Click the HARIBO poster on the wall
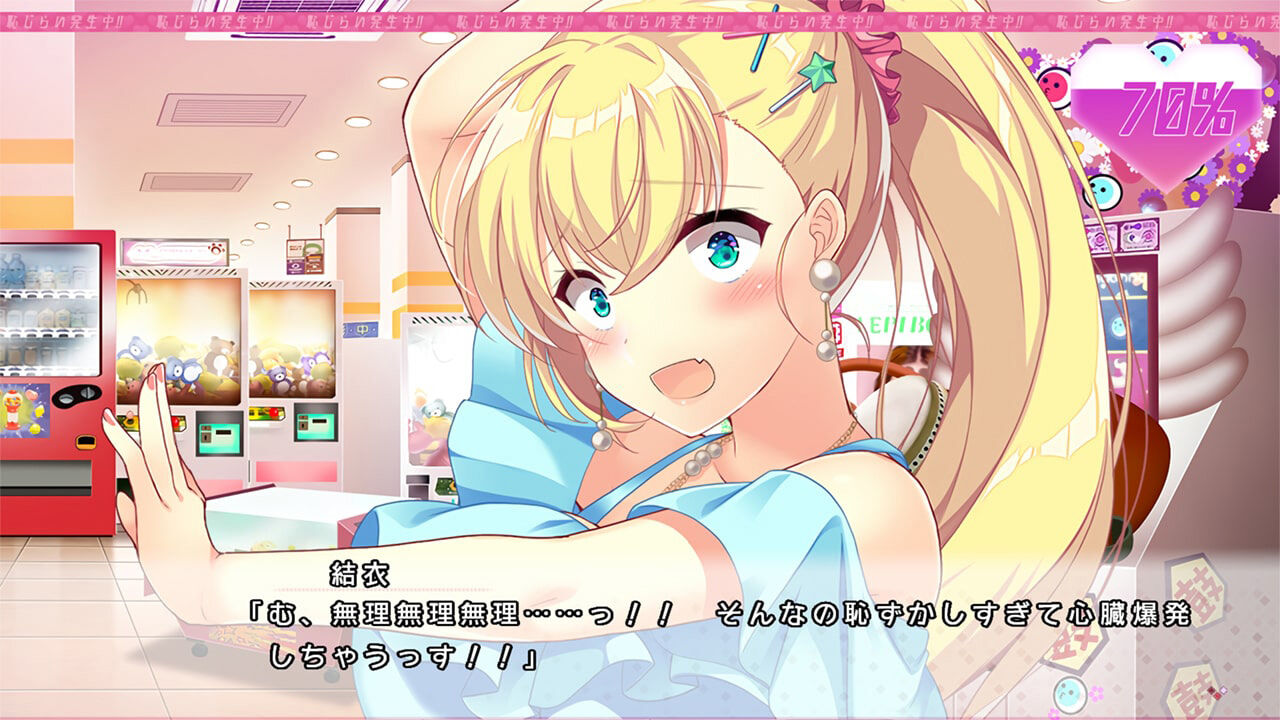 click(x=895, y=320)
